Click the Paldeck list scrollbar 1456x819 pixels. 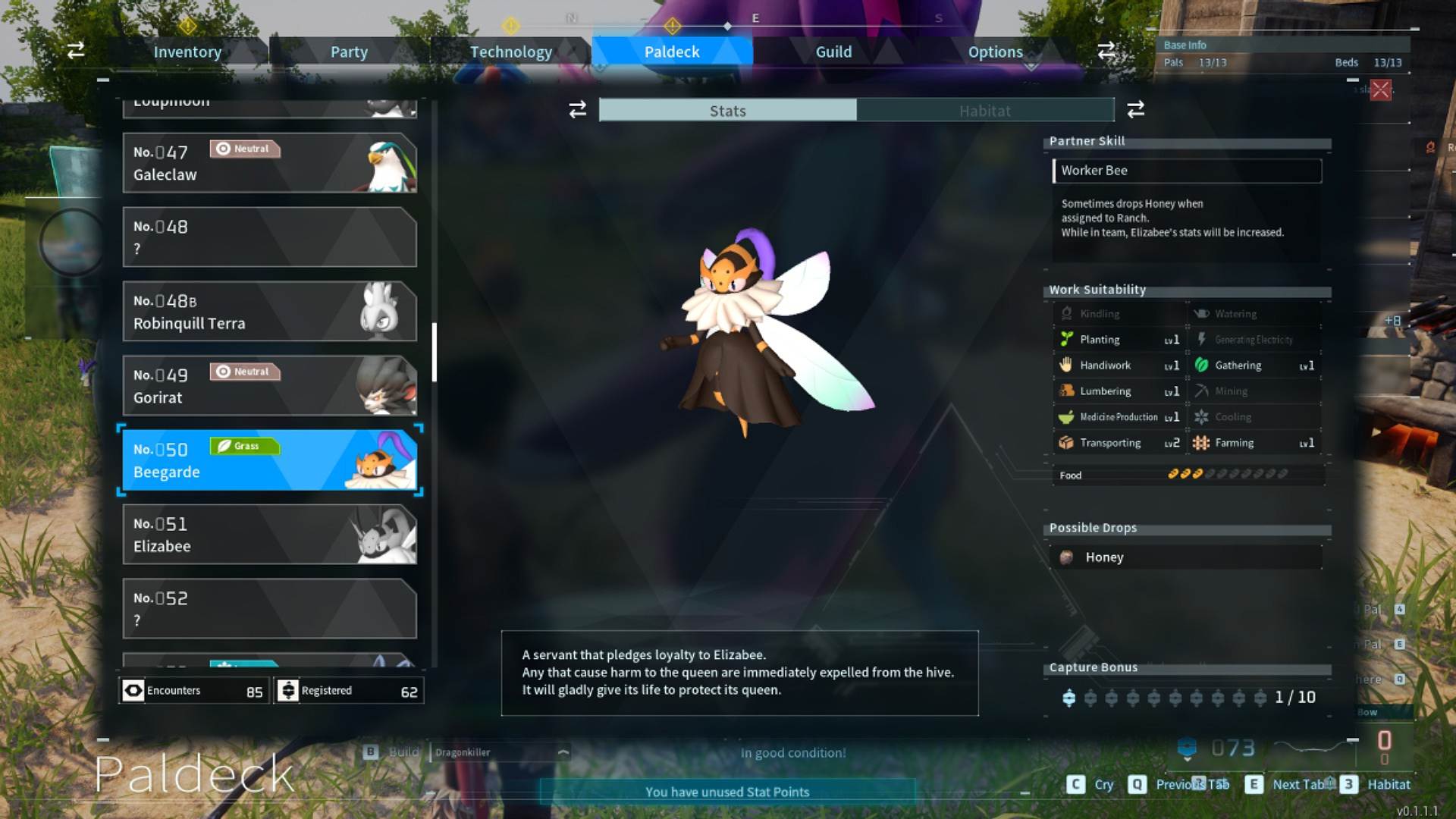(x=435, y=352)
